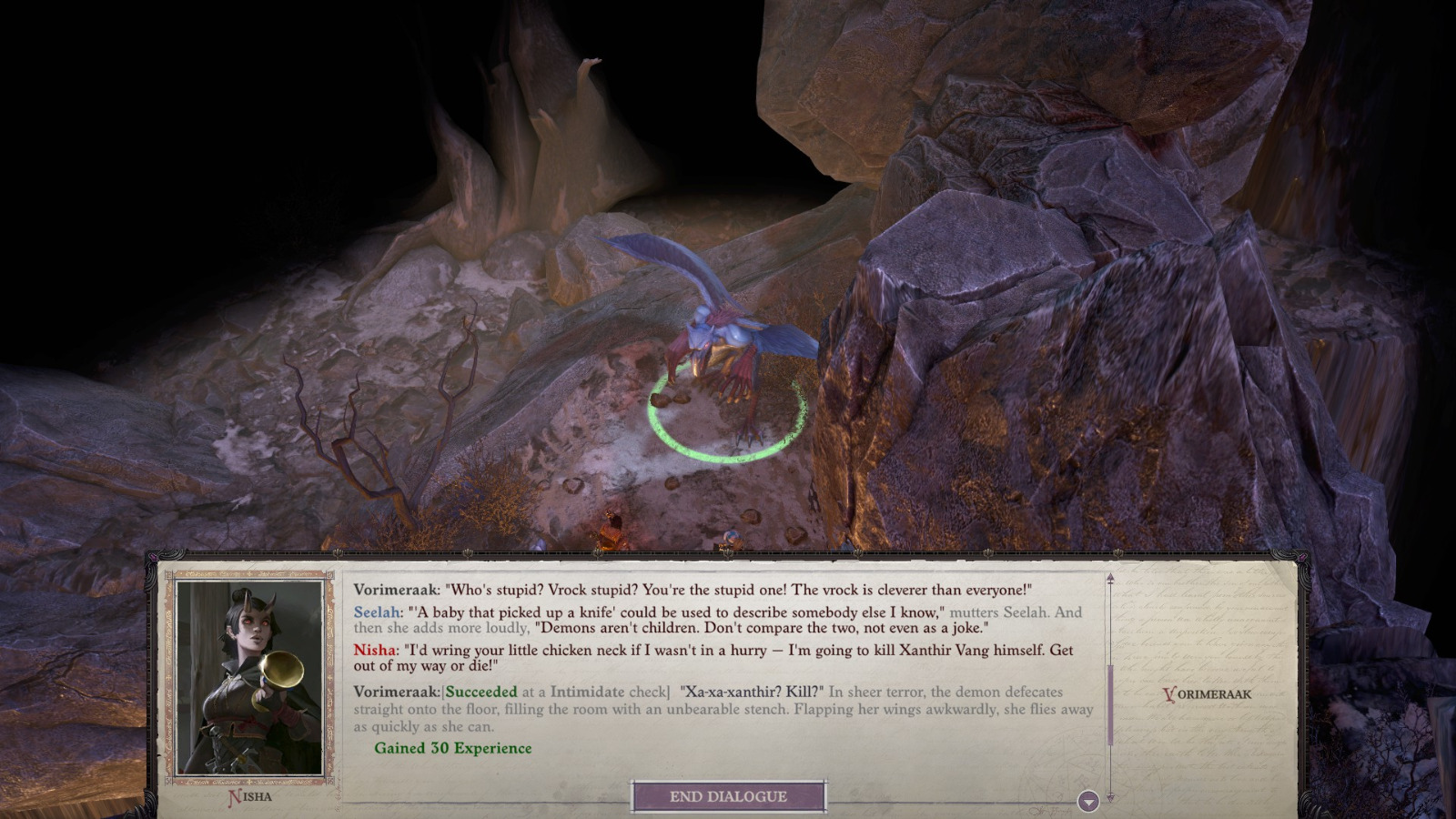
Task: Click the Nisha name label under the portrait
Action: pyautogui.click(x=248, y=796)
